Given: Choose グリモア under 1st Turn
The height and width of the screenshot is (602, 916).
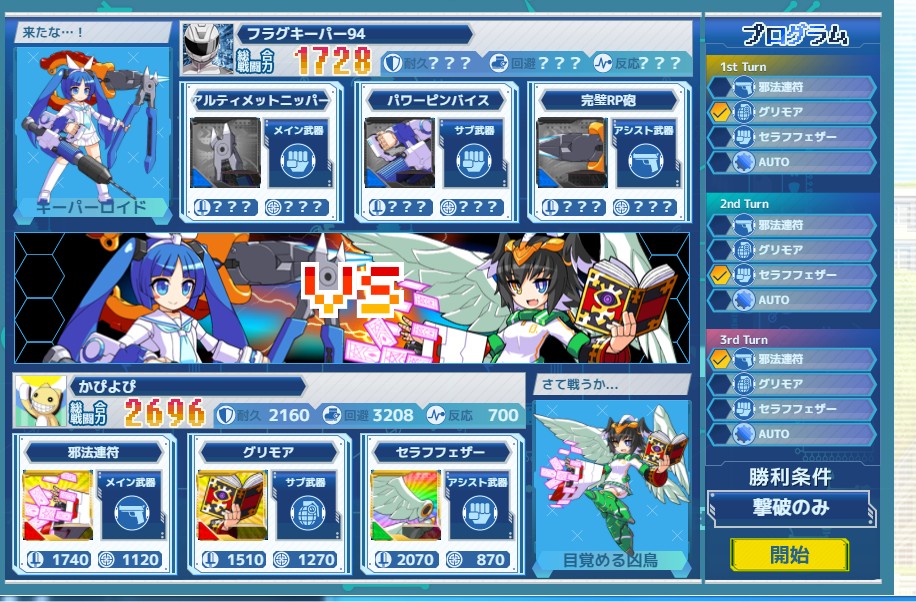Looking at the screenshot, I should point(792,112).
